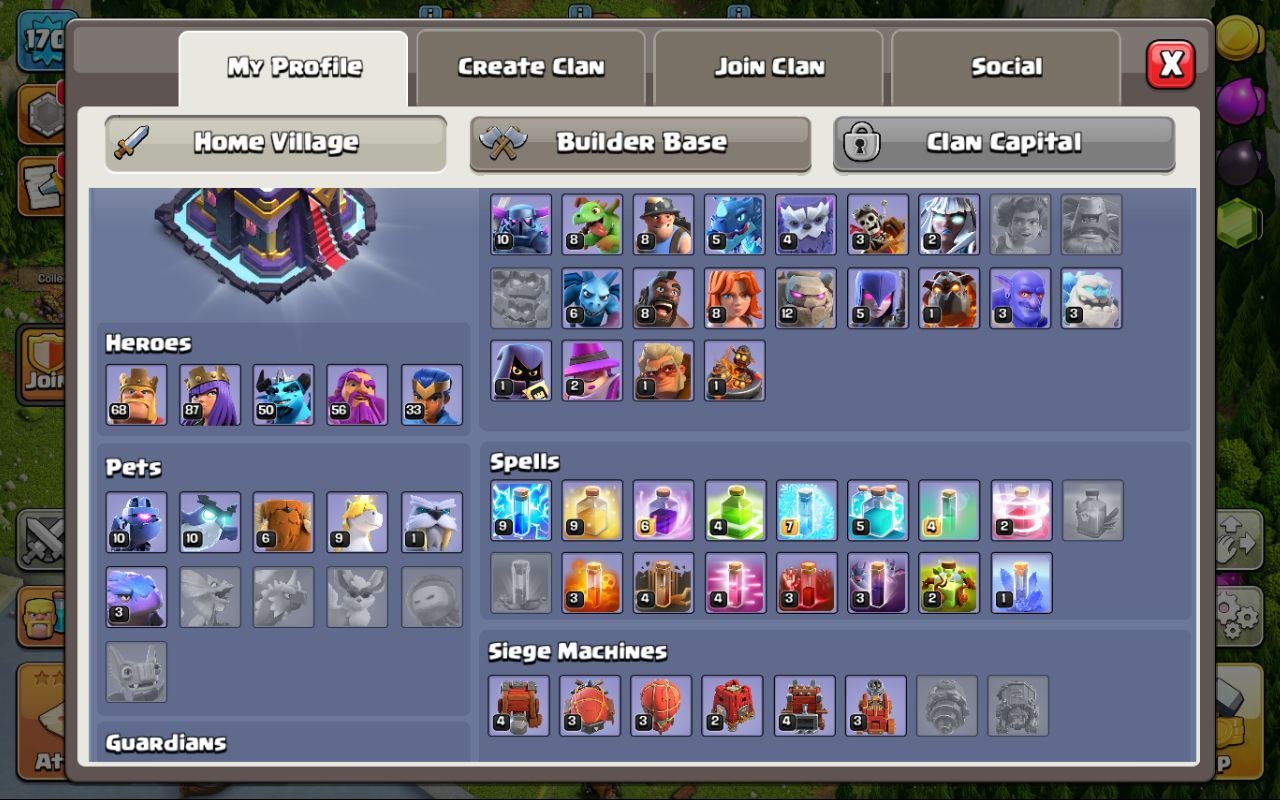Select the P.E.K.K.A troop icon

point(519,222)
